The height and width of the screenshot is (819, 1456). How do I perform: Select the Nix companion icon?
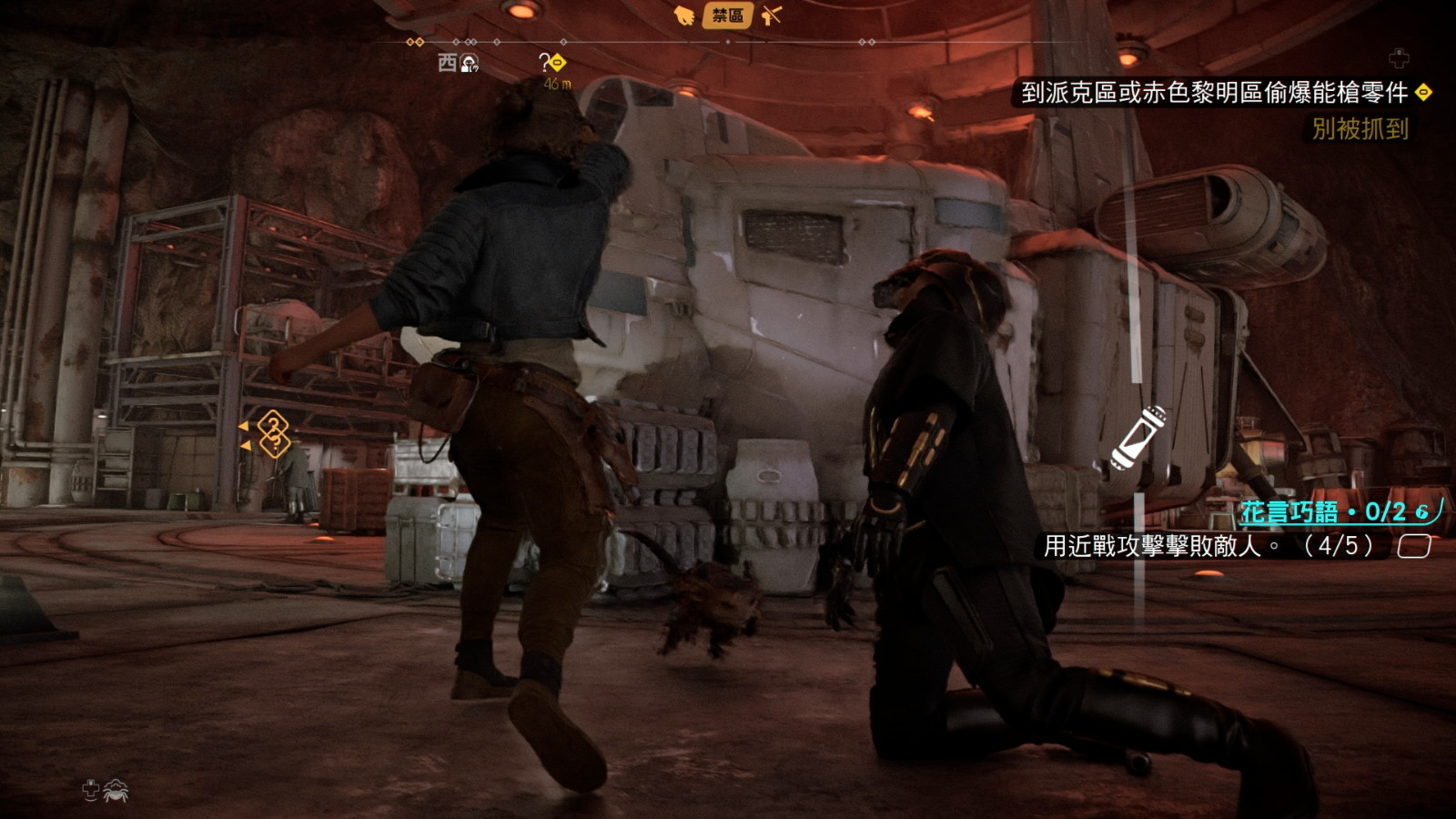coord(116,791)
